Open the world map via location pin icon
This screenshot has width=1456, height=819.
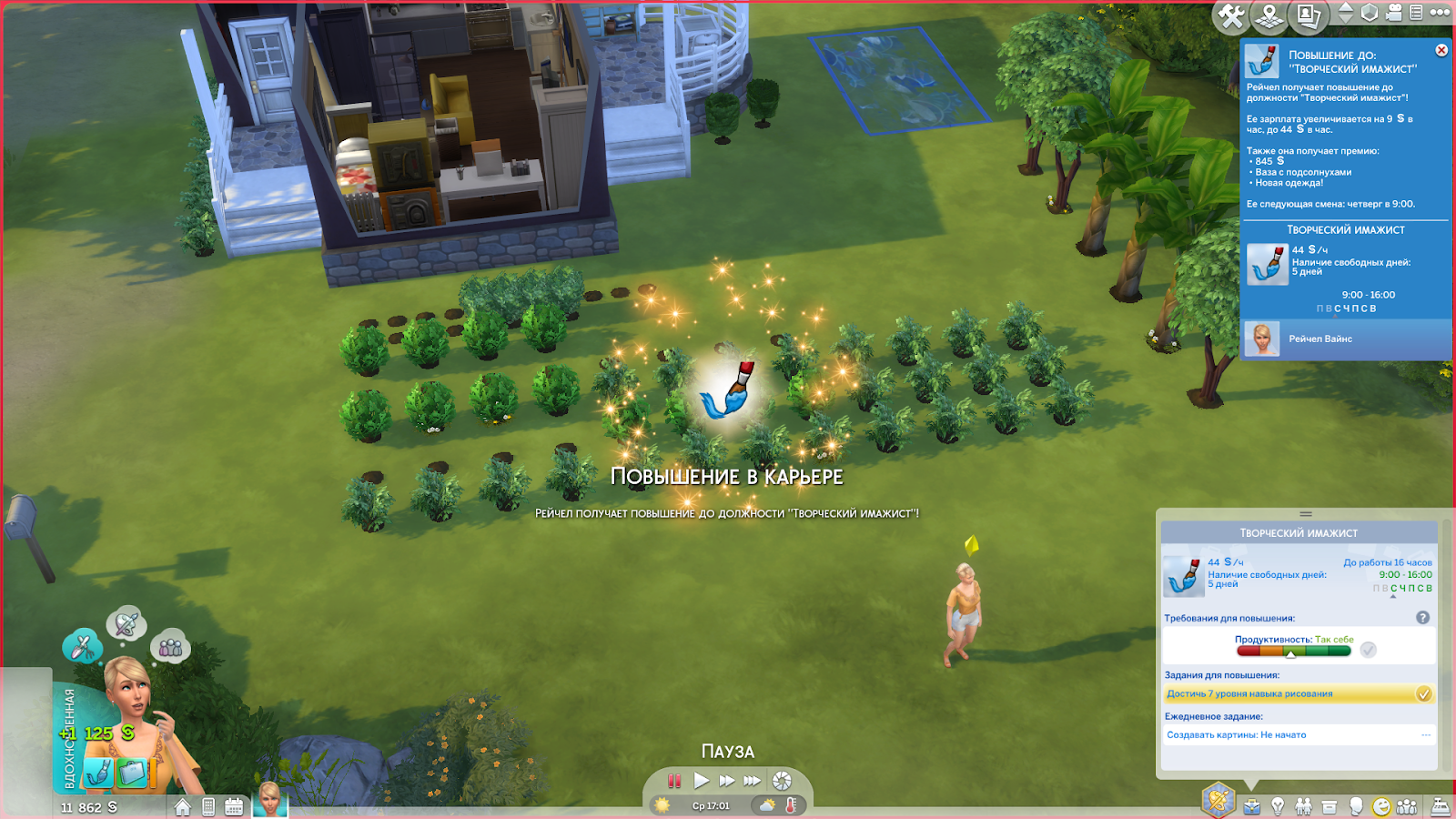tap(1269, 15)
